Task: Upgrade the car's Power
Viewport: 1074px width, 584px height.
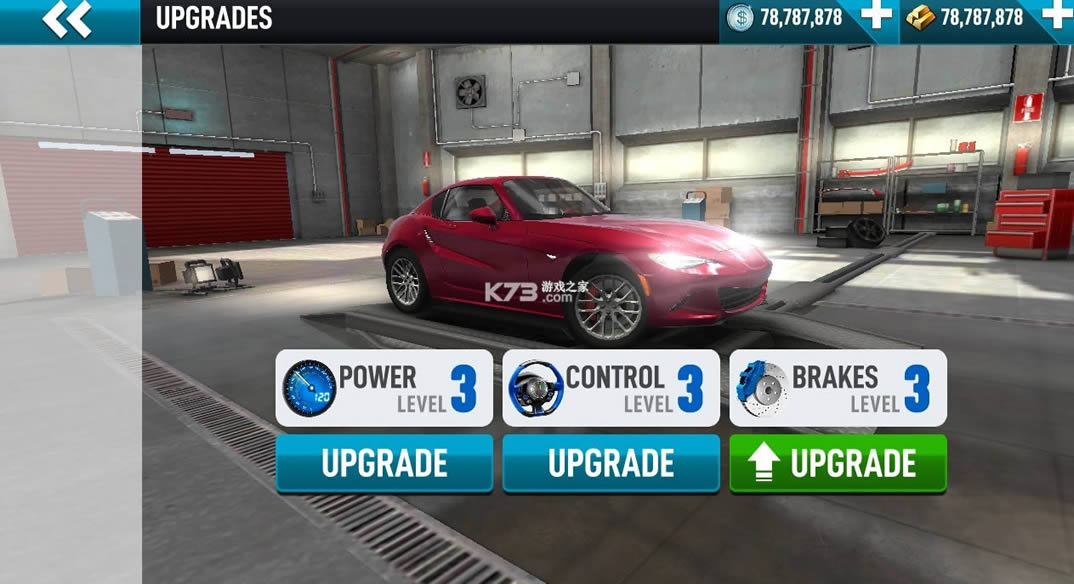Action: click(384, 463)
